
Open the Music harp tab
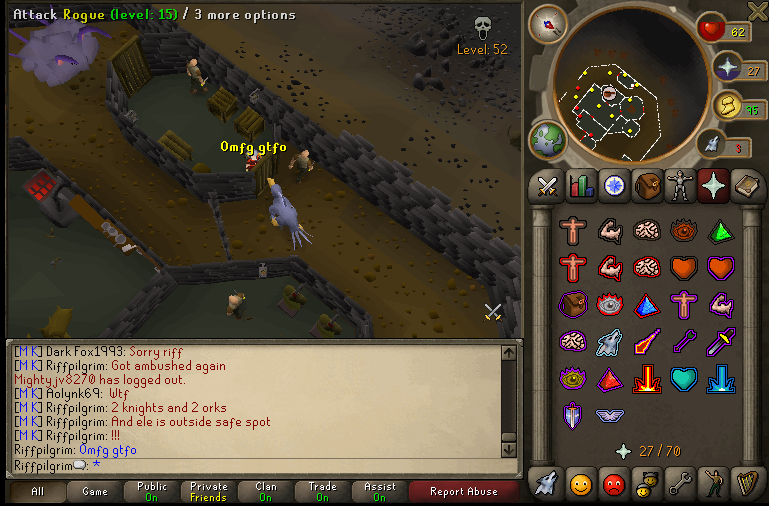[x=746, y=485]
